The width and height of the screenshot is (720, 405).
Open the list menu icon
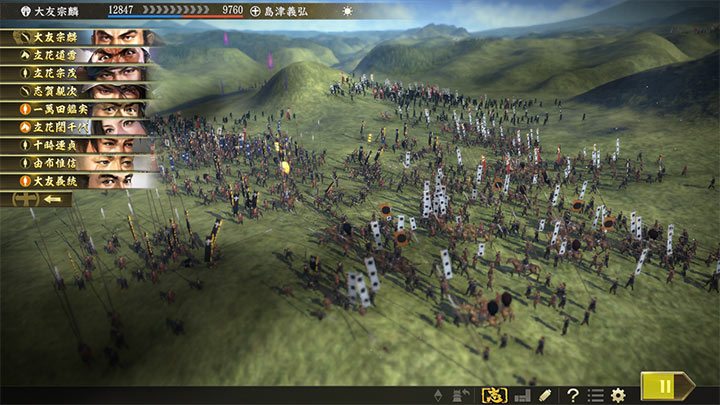[595, 395]
